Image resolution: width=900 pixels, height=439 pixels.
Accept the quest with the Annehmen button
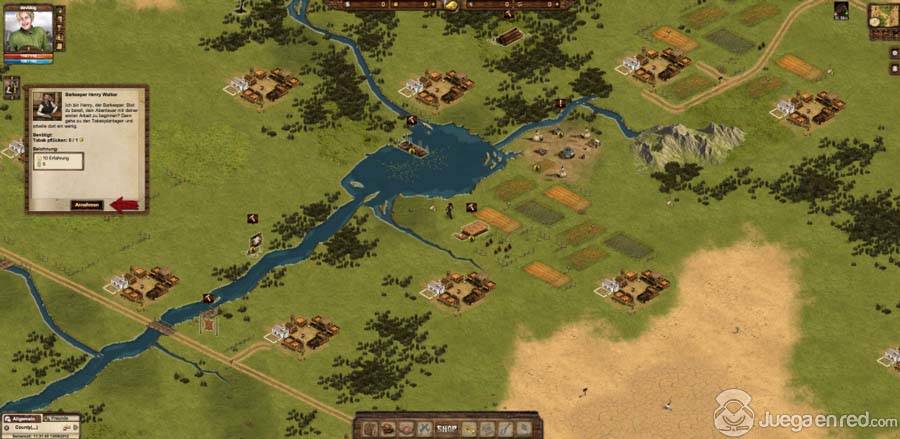(x=87, y=204)
